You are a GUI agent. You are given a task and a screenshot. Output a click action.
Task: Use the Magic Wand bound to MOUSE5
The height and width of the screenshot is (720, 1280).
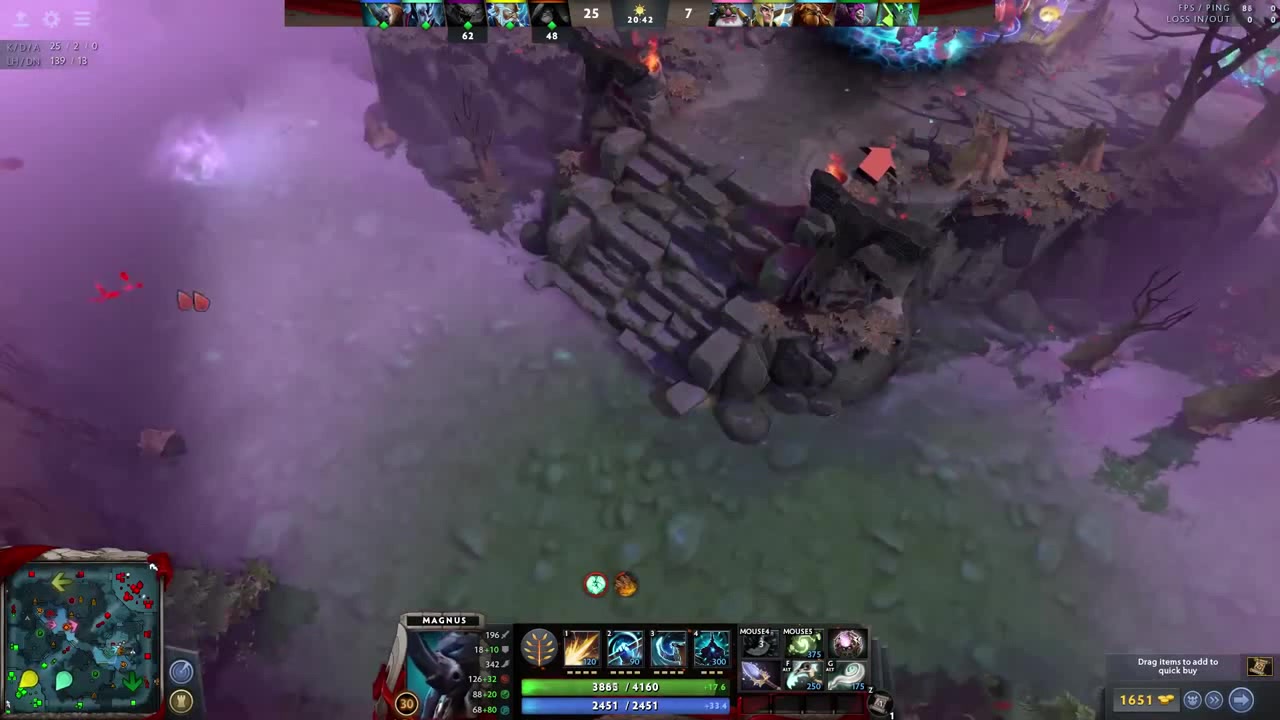(x=801, y=645)
